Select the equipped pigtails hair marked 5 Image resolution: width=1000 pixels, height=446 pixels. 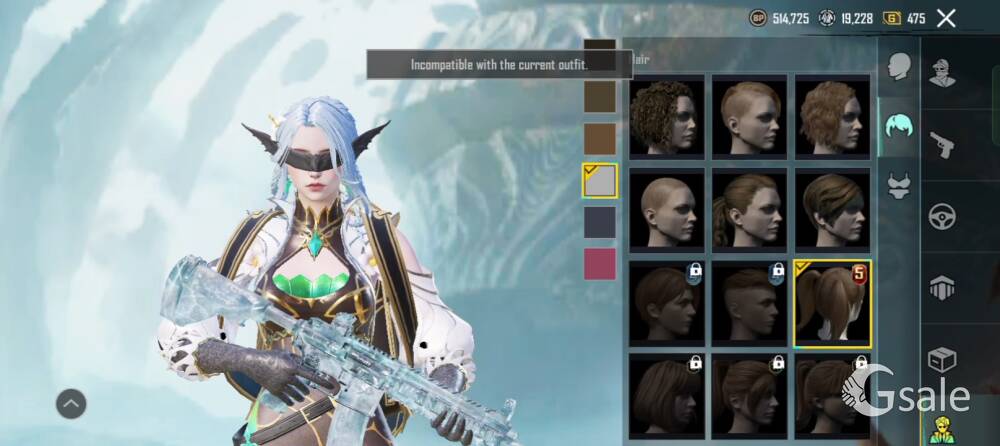click(x=832, y=303)
